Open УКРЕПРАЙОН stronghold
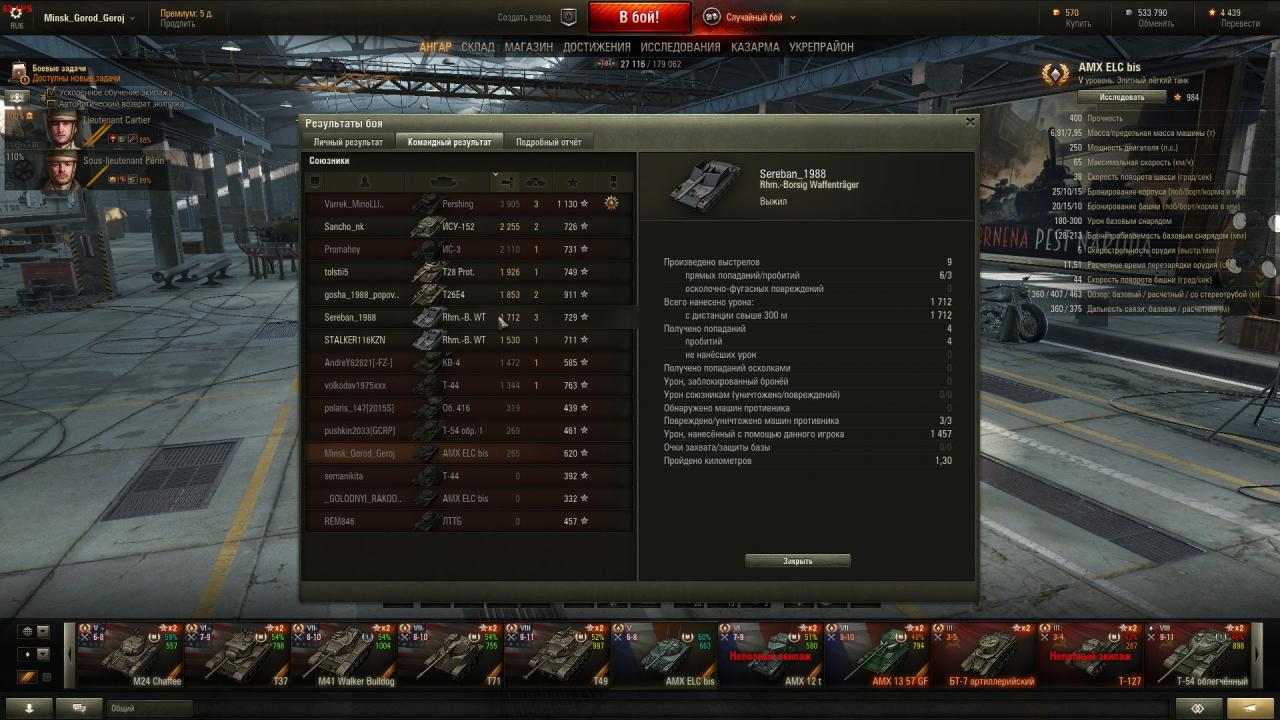Viewport: 1280px width, 720px height. [x=821, y=47]
